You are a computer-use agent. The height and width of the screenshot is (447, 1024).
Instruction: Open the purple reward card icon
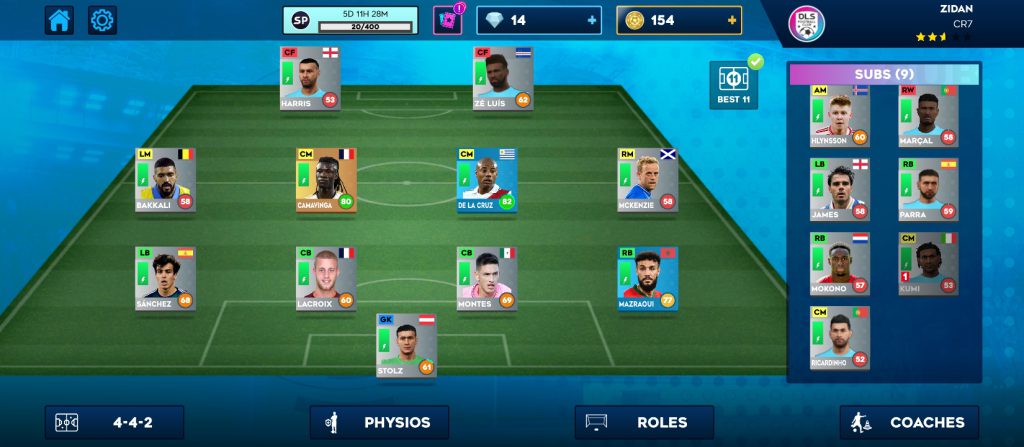[447, 20]
